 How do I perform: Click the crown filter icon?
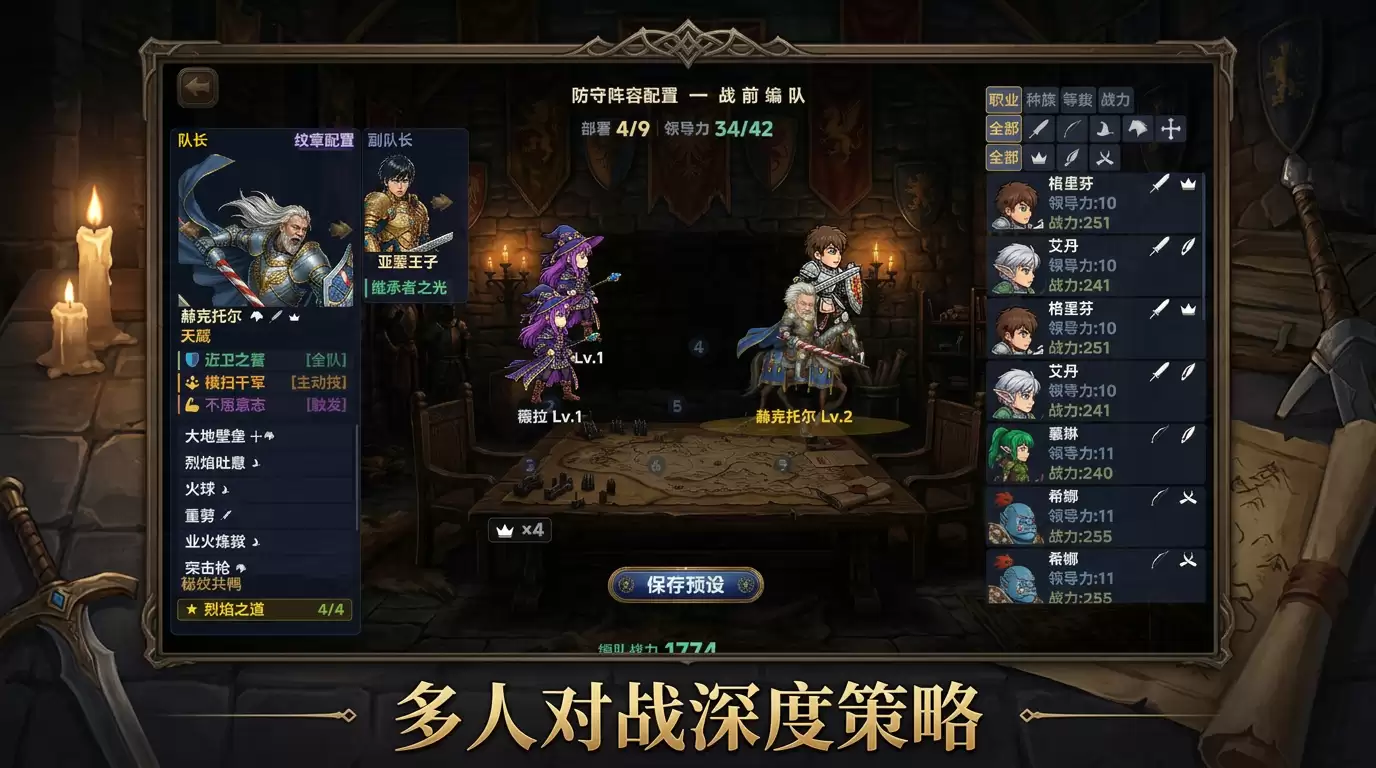[1039, 158]
